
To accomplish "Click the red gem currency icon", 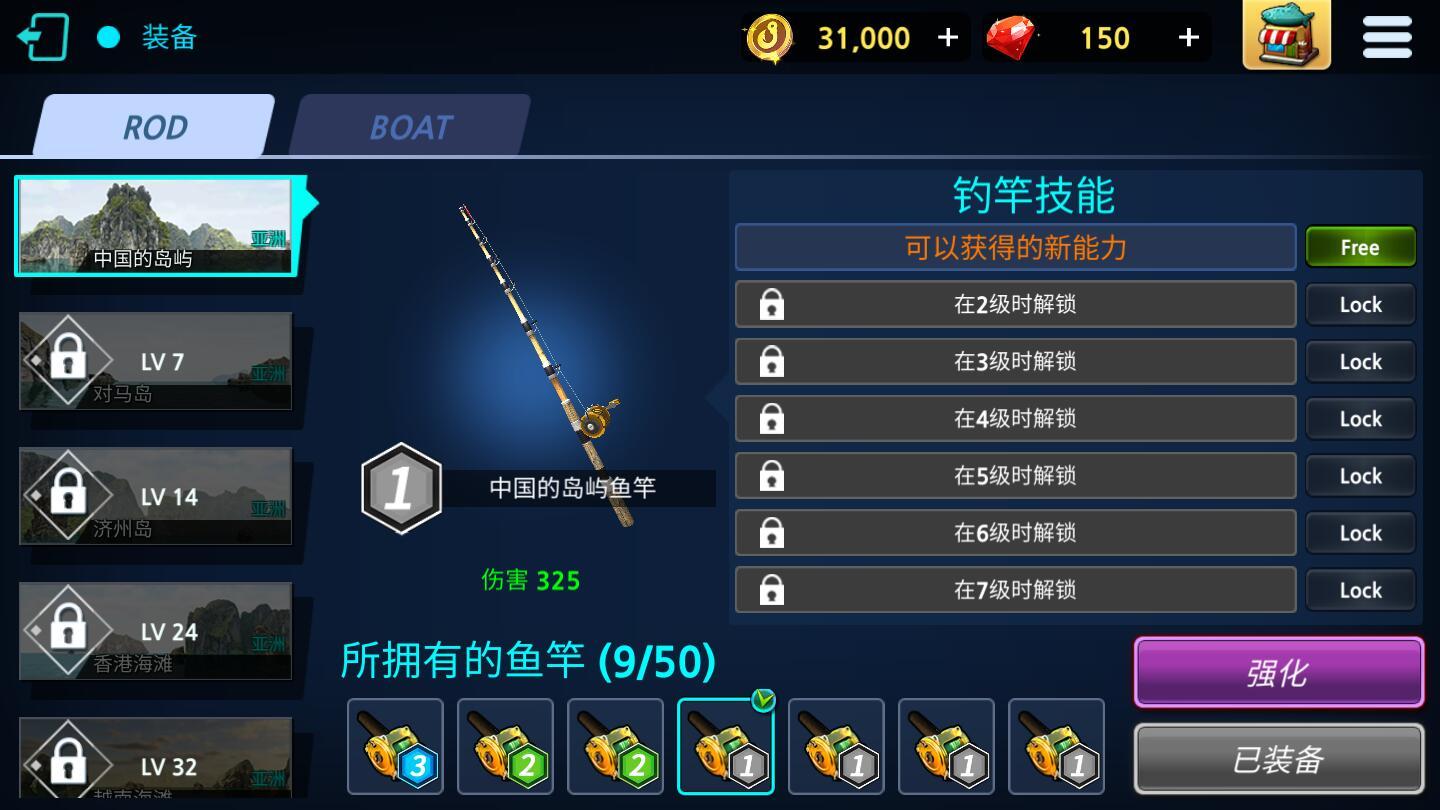I will pos(1013,38).
